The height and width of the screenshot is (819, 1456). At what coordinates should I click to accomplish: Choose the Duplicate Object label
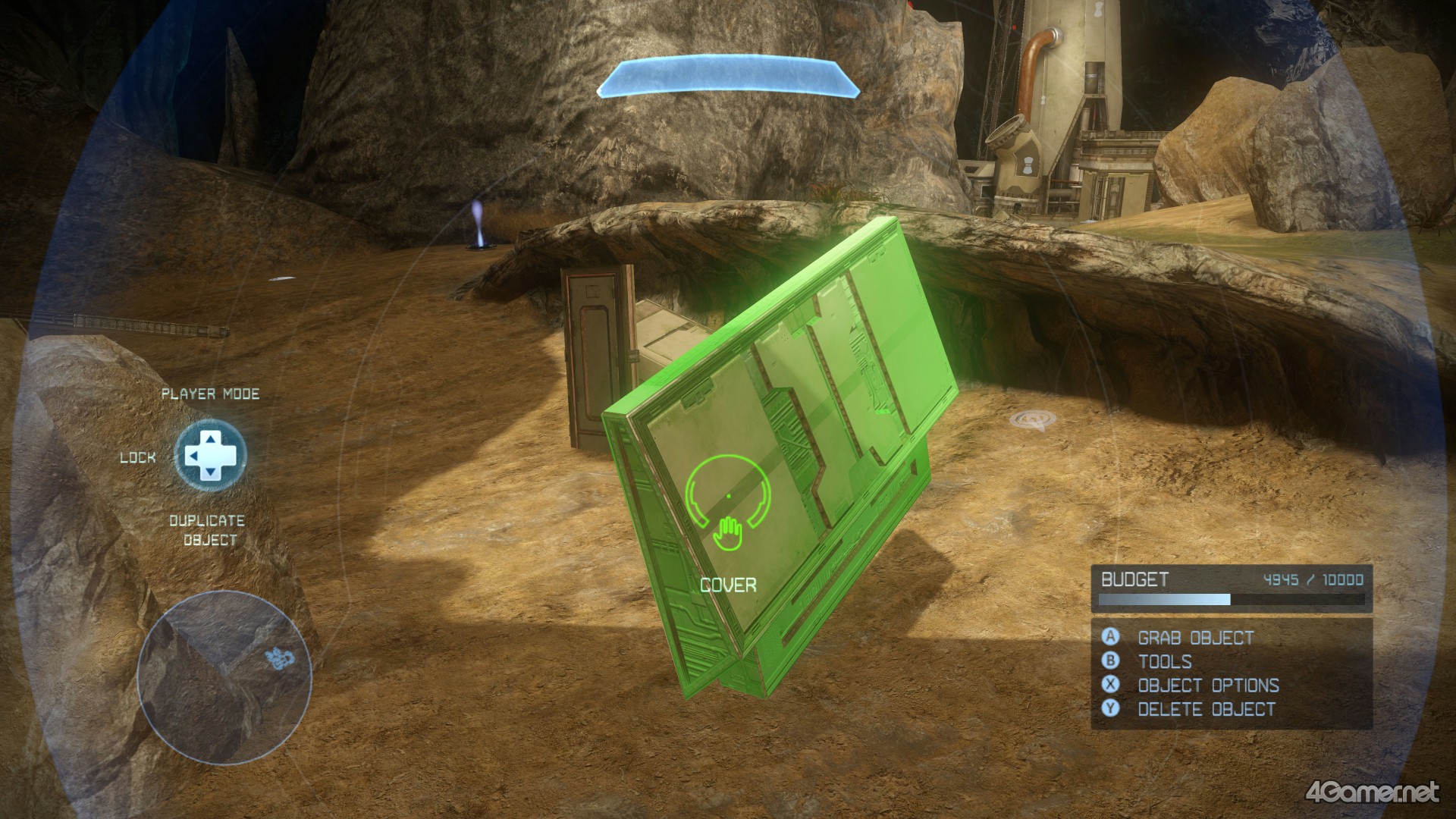(208, 530)
